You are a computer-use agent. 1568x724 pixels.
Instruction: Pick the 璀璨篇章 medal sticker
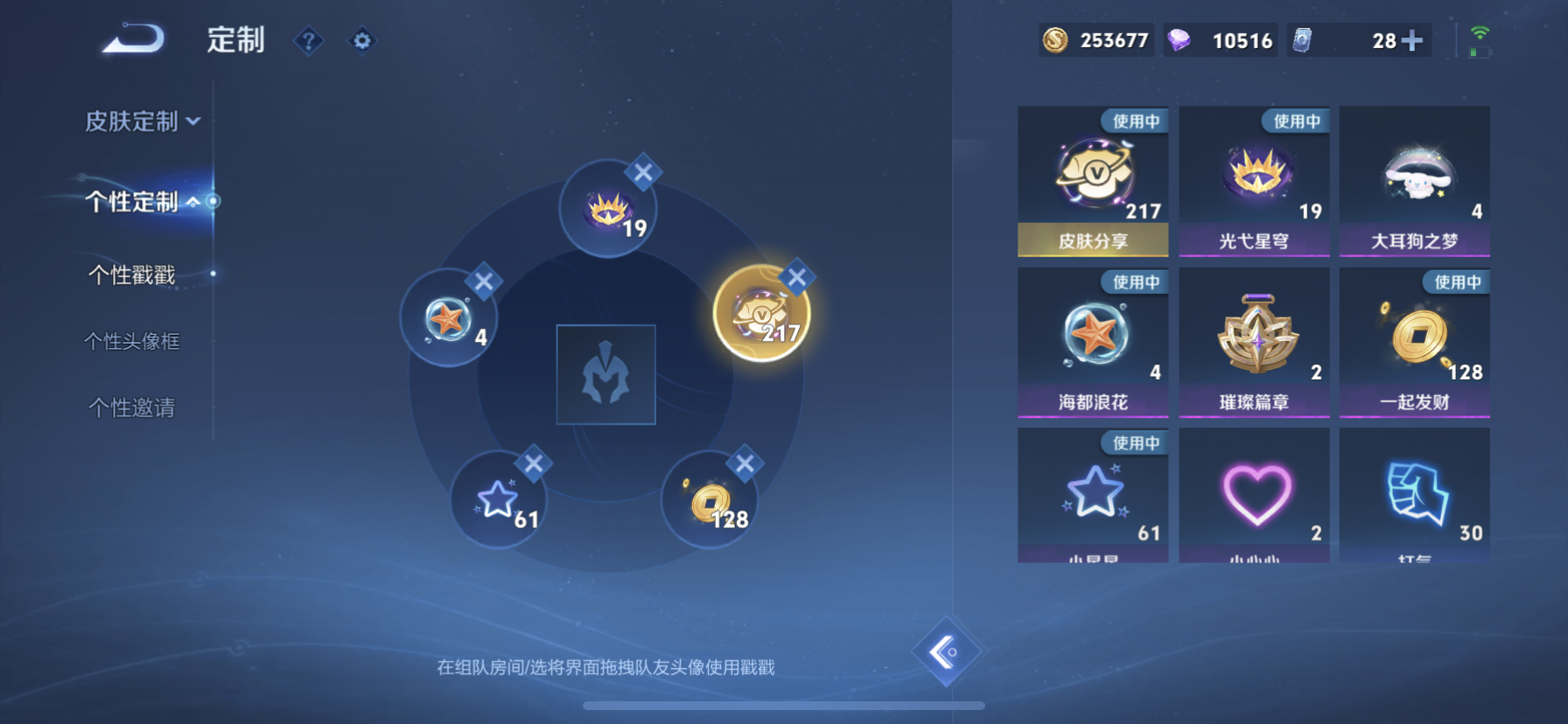(x=1254, y=337)
